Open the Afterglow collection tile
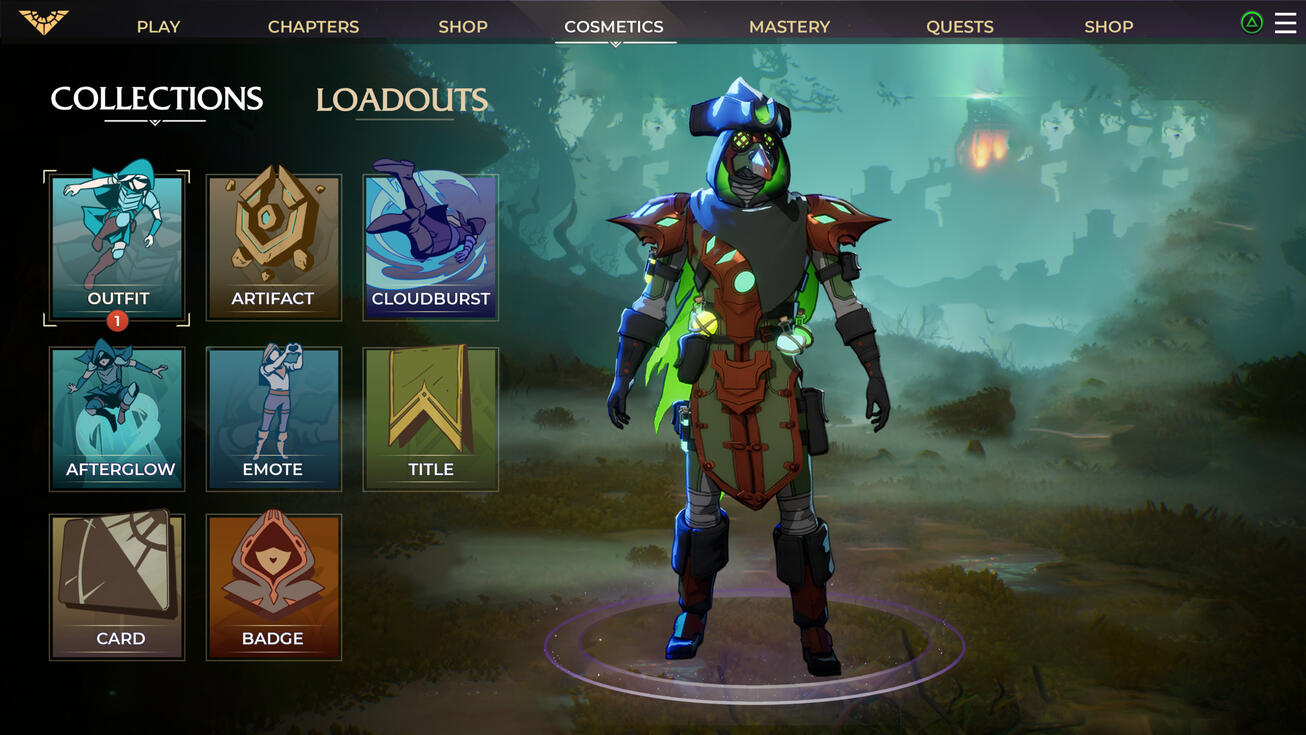This screenshot has width=1306, height=735. click(x=117, y=419)
